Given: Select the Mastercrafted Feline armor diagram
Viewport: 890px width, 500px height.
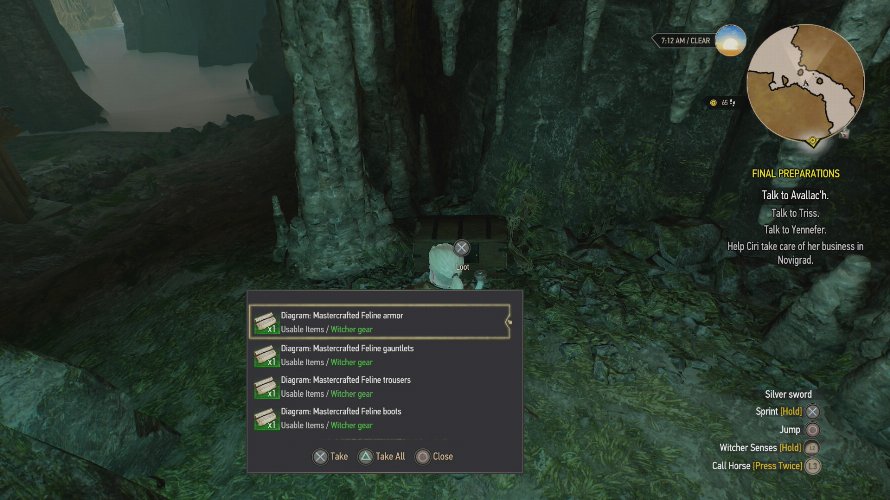Looking at the screenshot, I should click(378, 321).
